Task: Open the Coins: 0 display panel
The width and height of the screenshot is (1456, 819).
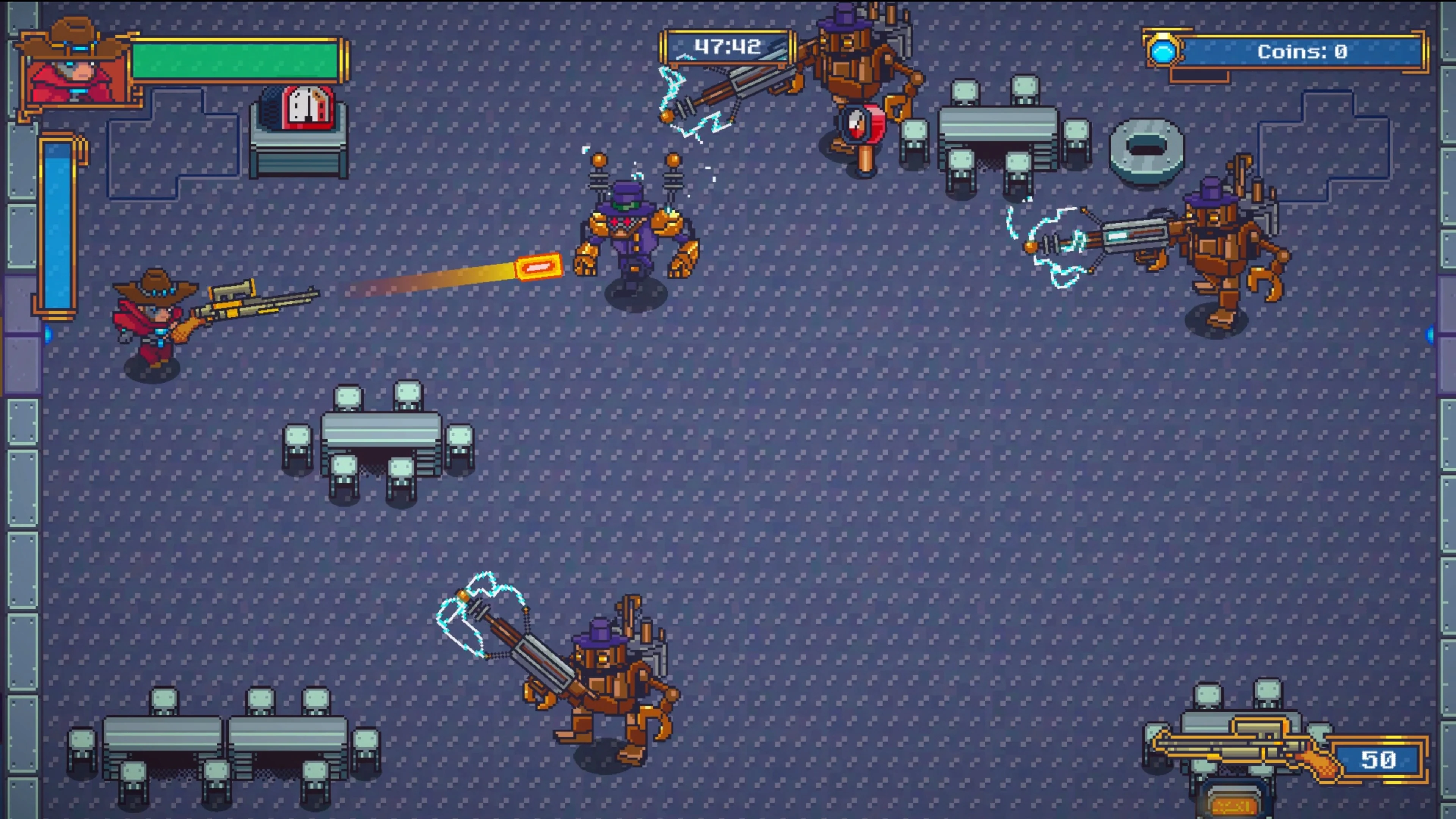Action: click(1300, 53)
